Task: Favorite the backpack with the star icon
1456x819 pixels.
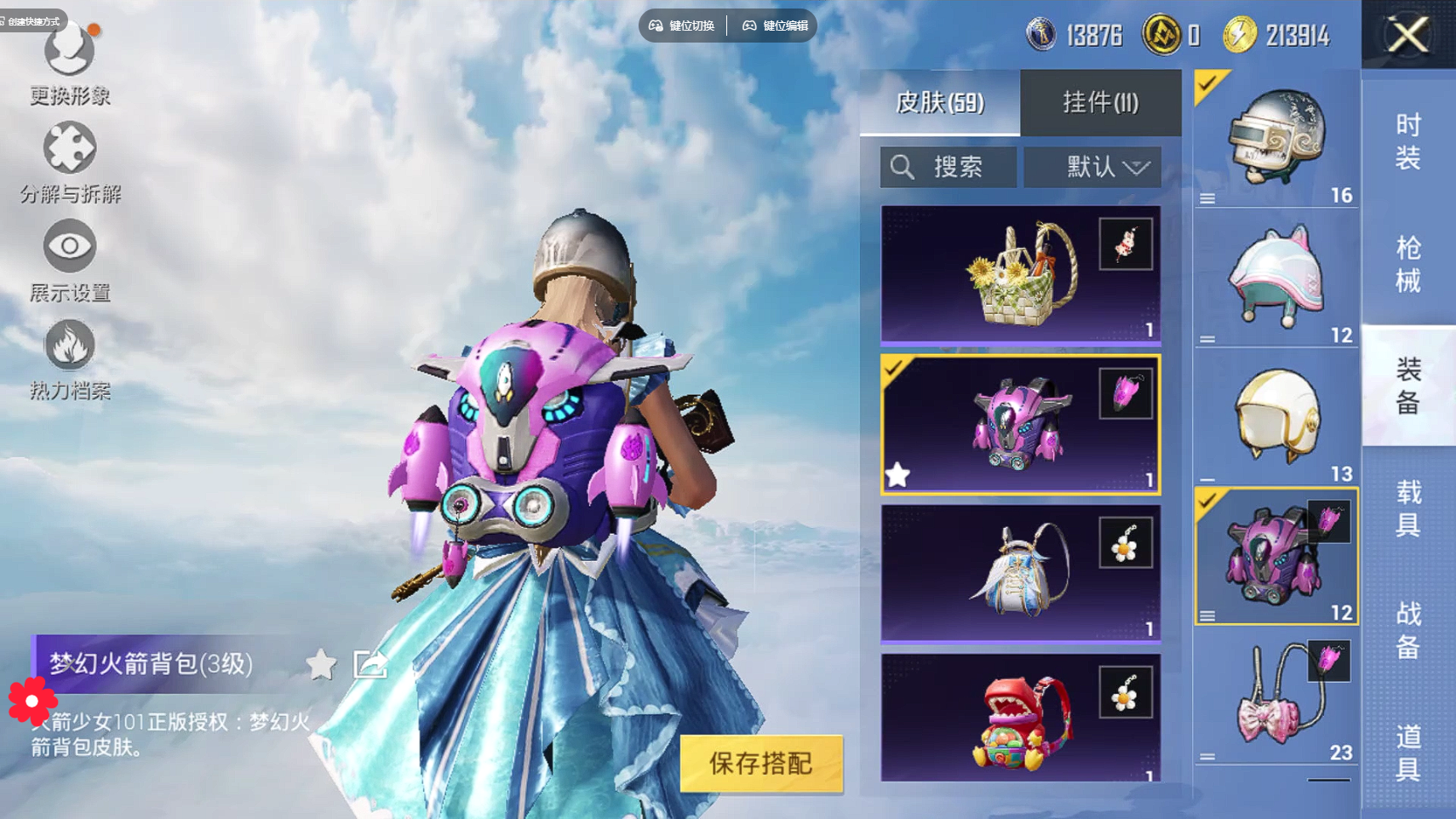Action: point(321,664)
